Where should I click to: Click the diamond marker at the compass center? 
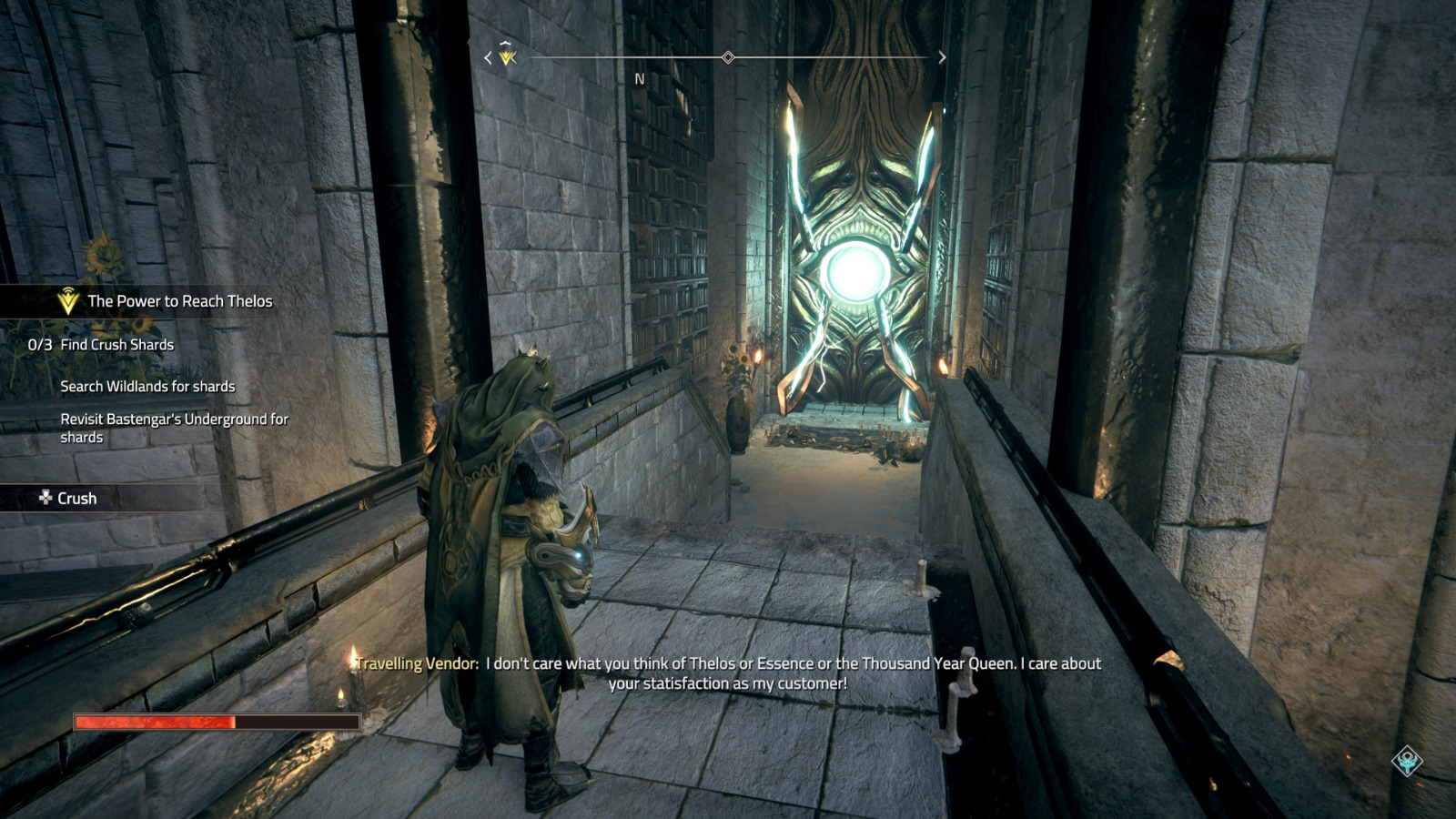point(728,57)
